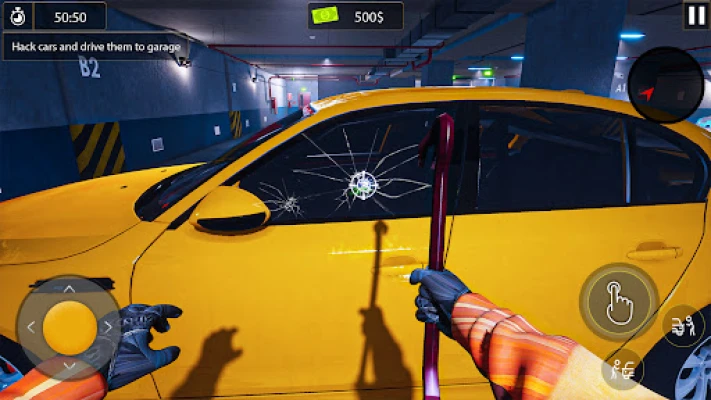This screenshot has width=711, height=400.
Task: Click the 500$ cash display
Action: [x=355, y=16]
